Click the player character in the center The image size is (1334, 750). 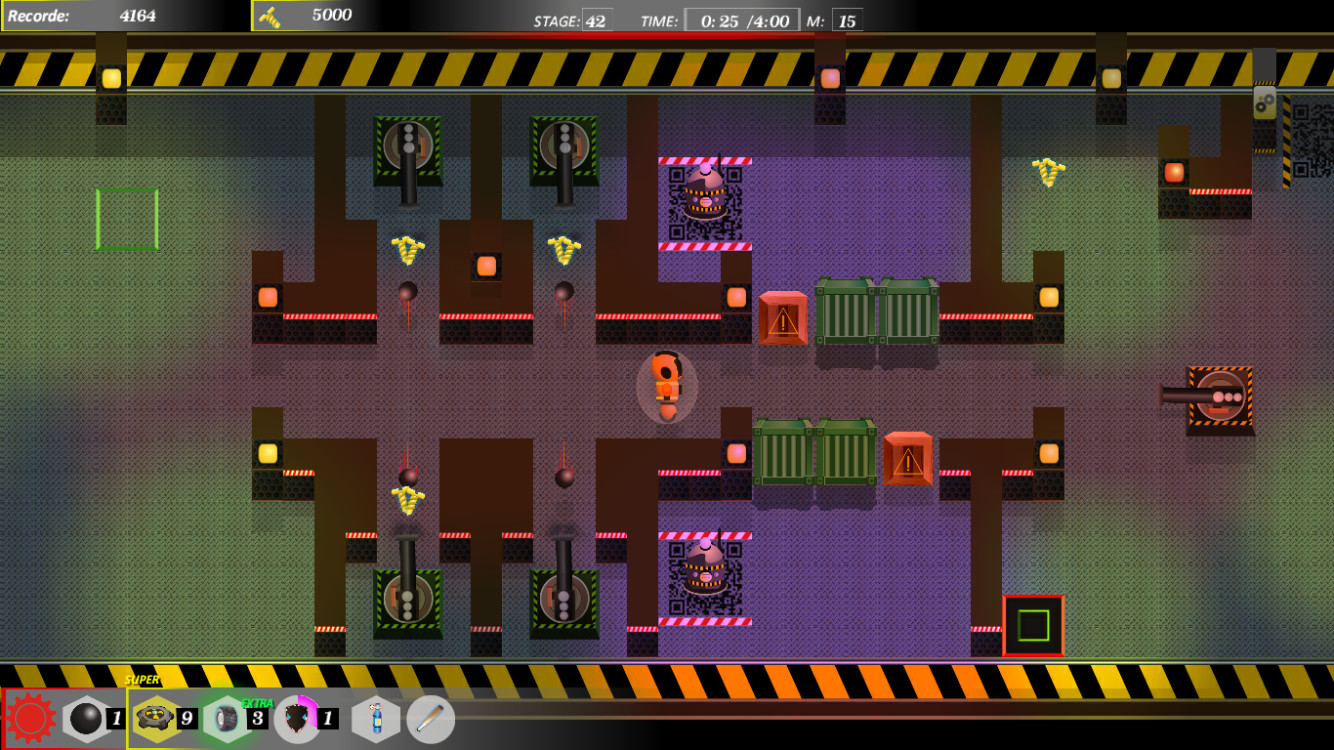666,385
